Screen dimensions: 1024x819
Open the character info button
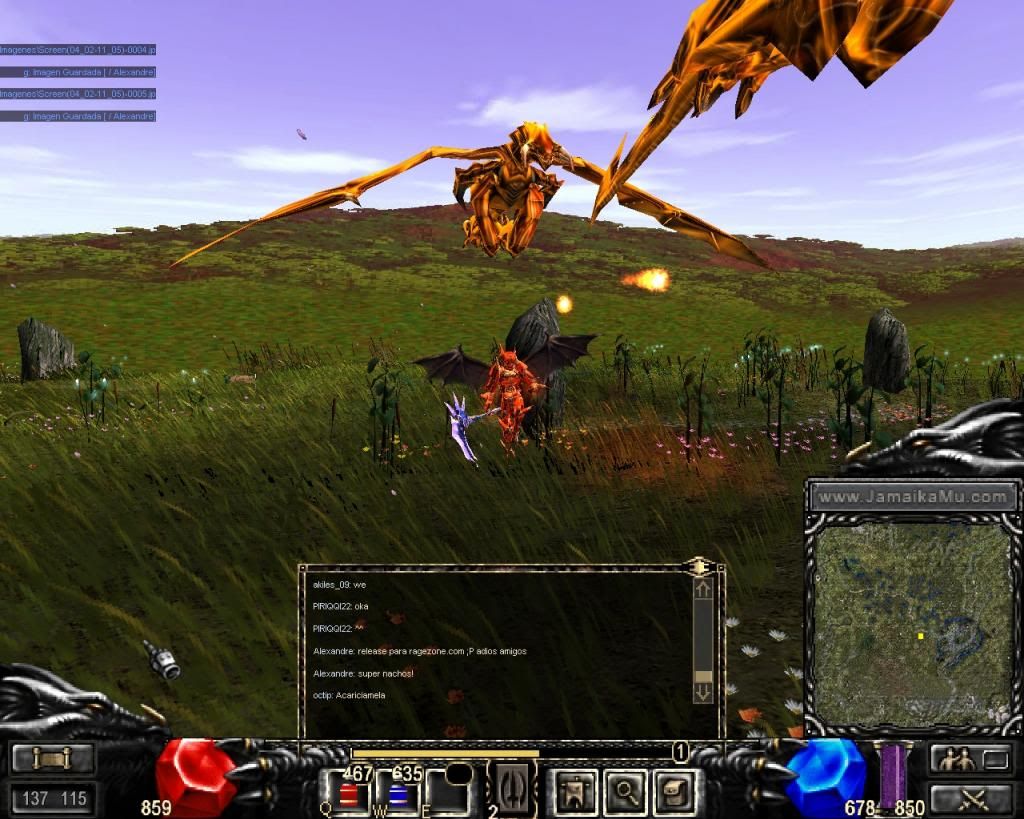click(x=577, y=791)
